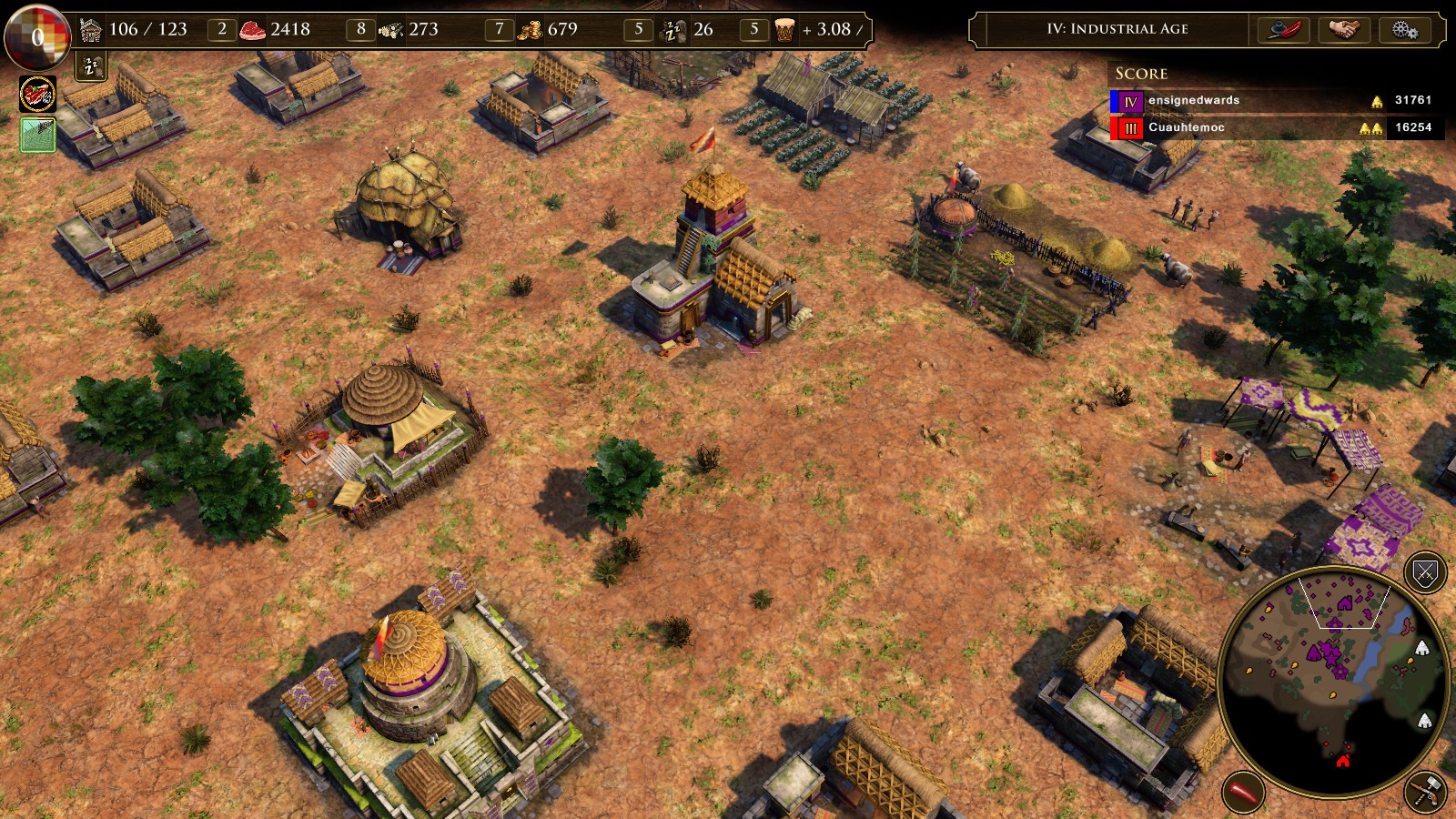This screenshot has width=1456, height=819.
Task: Open the gear settings menu
Action: [x=1404, y=29]
